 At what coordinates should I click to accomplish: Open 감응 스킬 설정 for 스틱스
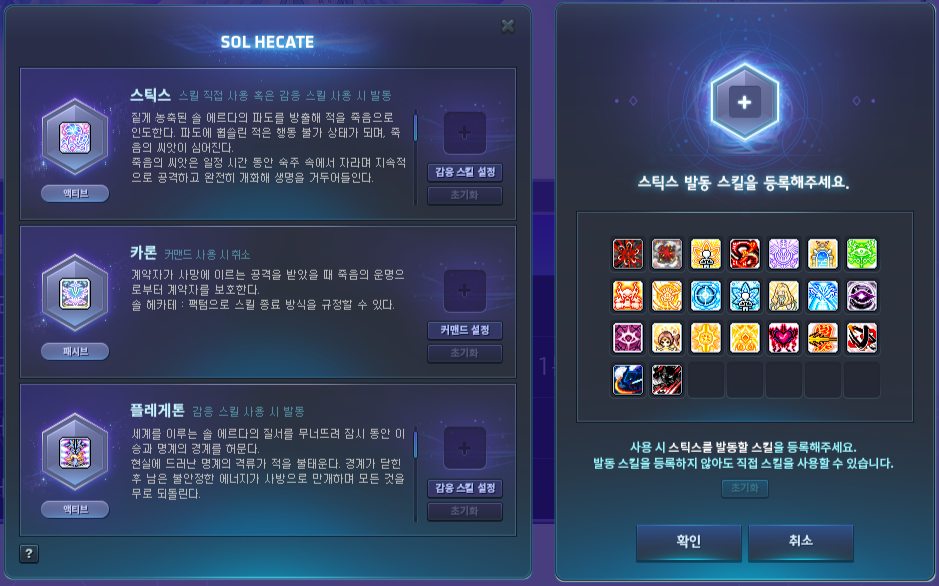coord(464,172)
